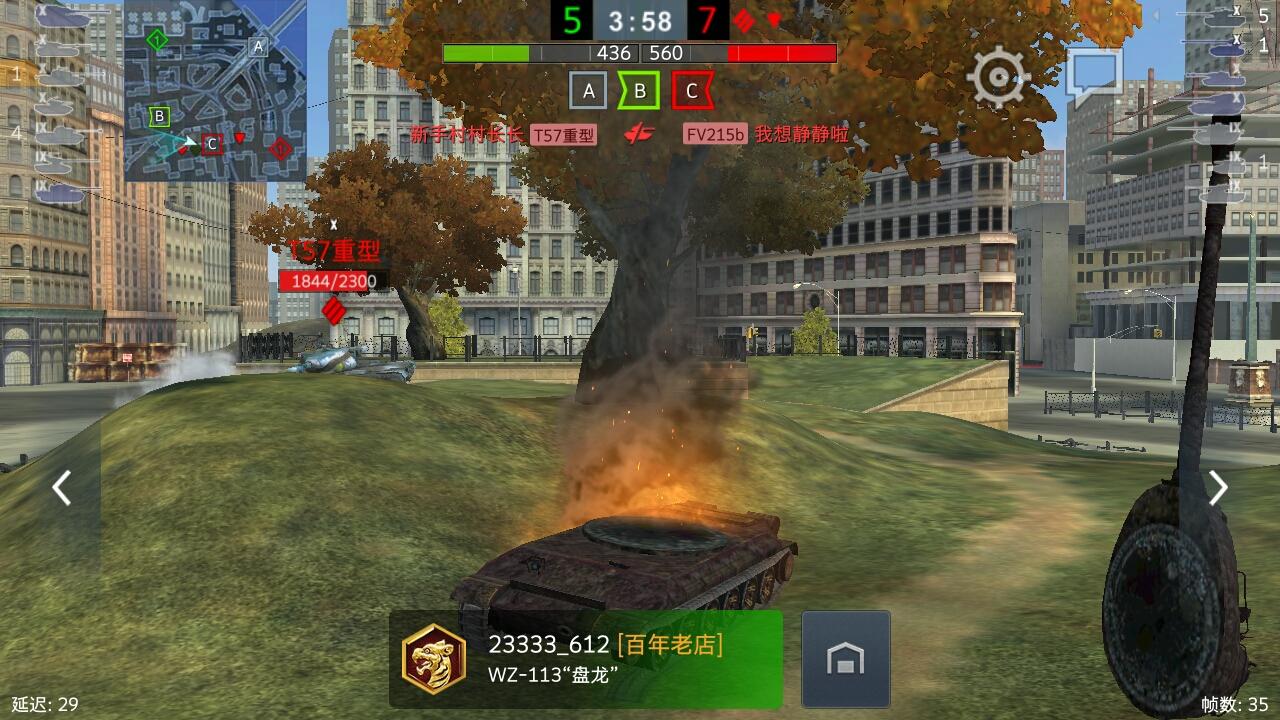Select capture point C marker
The image size is (1280, 720).
click(x=691, y=89)
